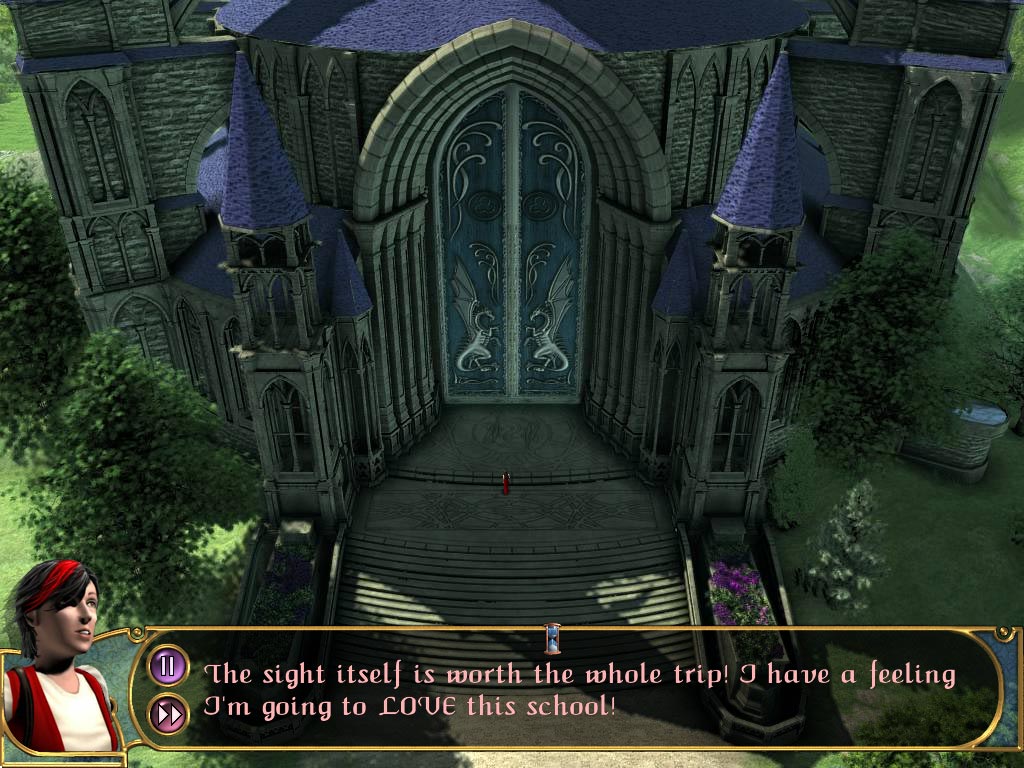Skip ahead with the fast-forward button
Viewport: 1024px width, 768px height.
click(168, 713)
